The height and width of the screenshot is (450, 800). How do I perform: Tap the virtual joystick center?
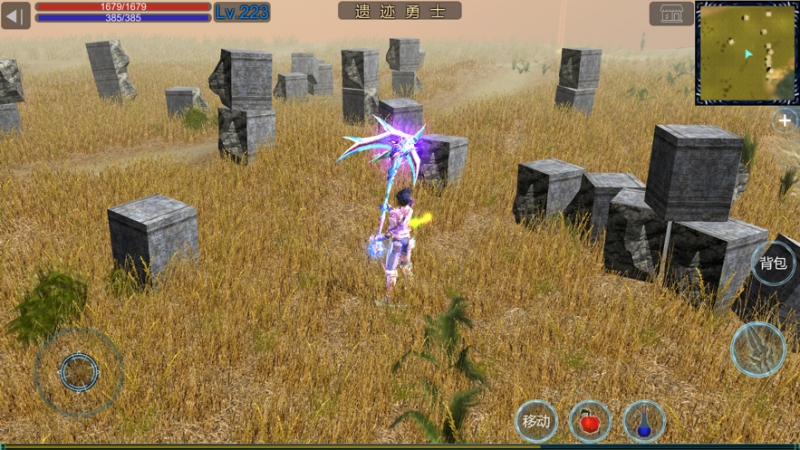(79, 372)
